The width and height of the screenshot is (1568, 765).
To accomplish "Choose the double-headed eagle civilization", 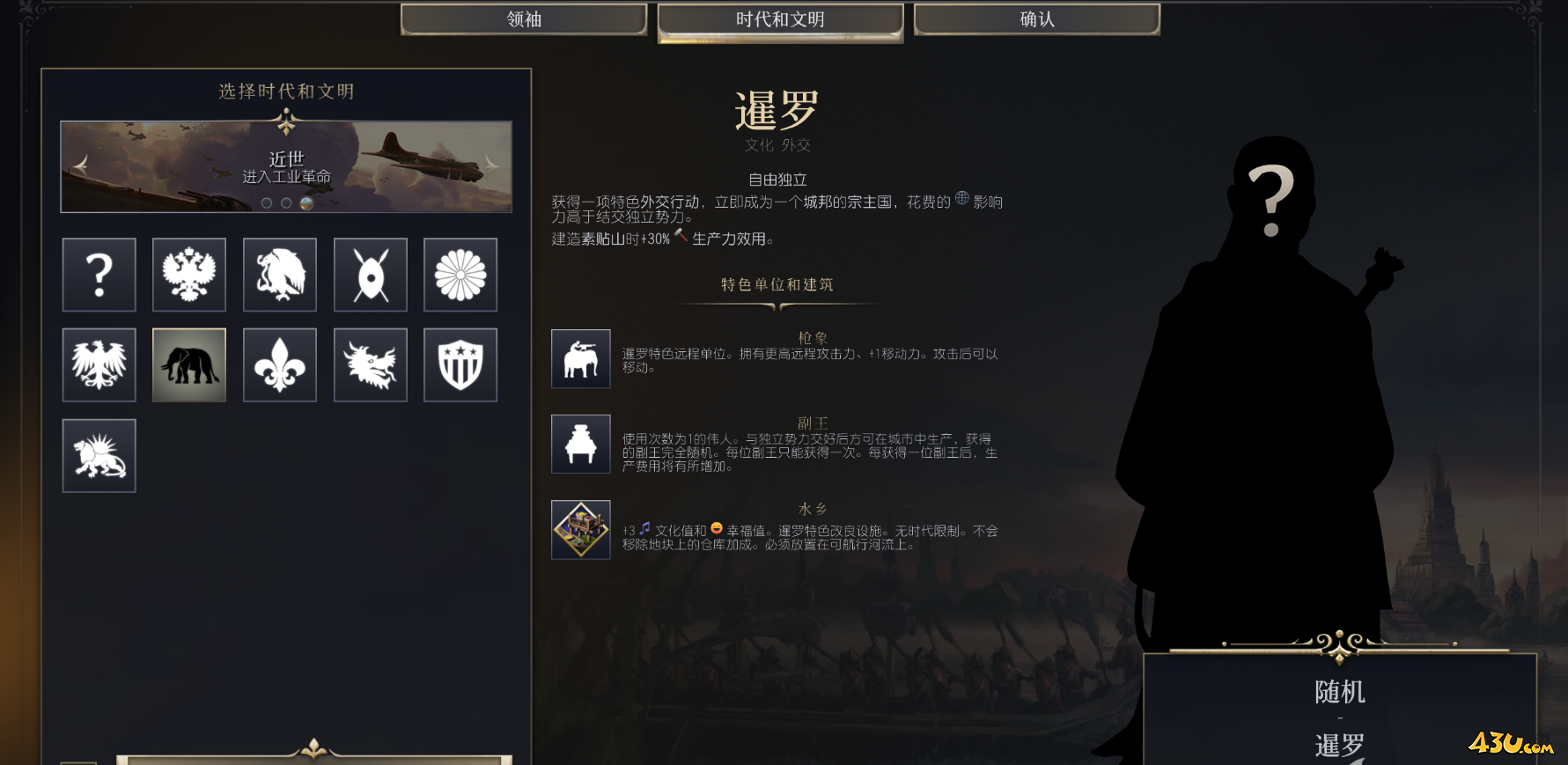I will [x=189, y=275].
